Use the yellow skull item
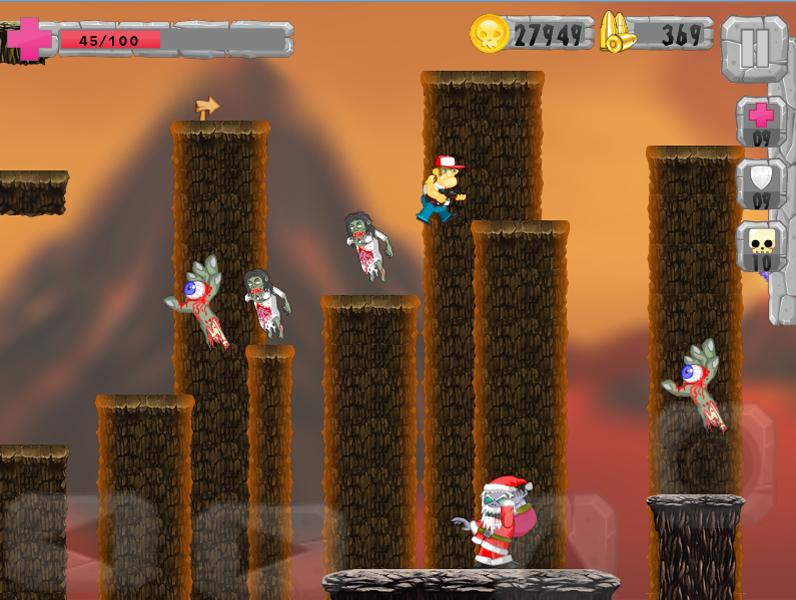This screenshot has width=796, height=600. pos(761,246)
